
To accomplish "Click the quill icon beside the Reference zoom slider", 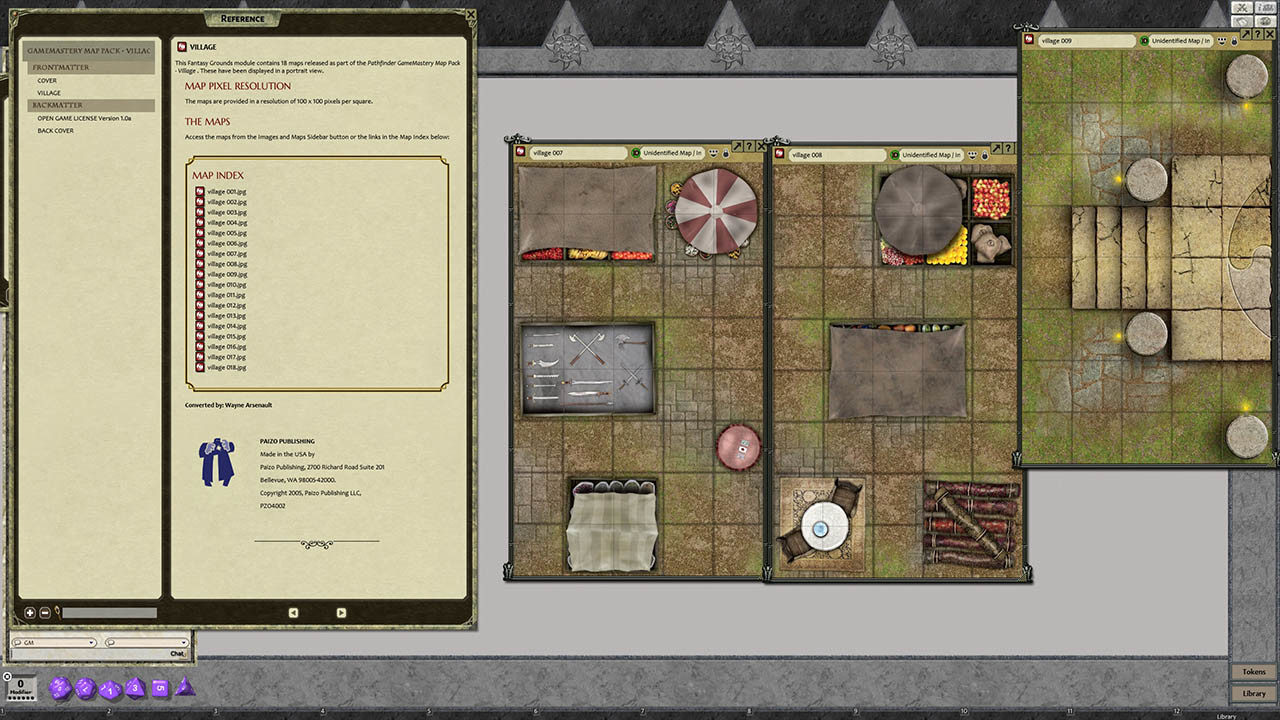I will point(57,612).
